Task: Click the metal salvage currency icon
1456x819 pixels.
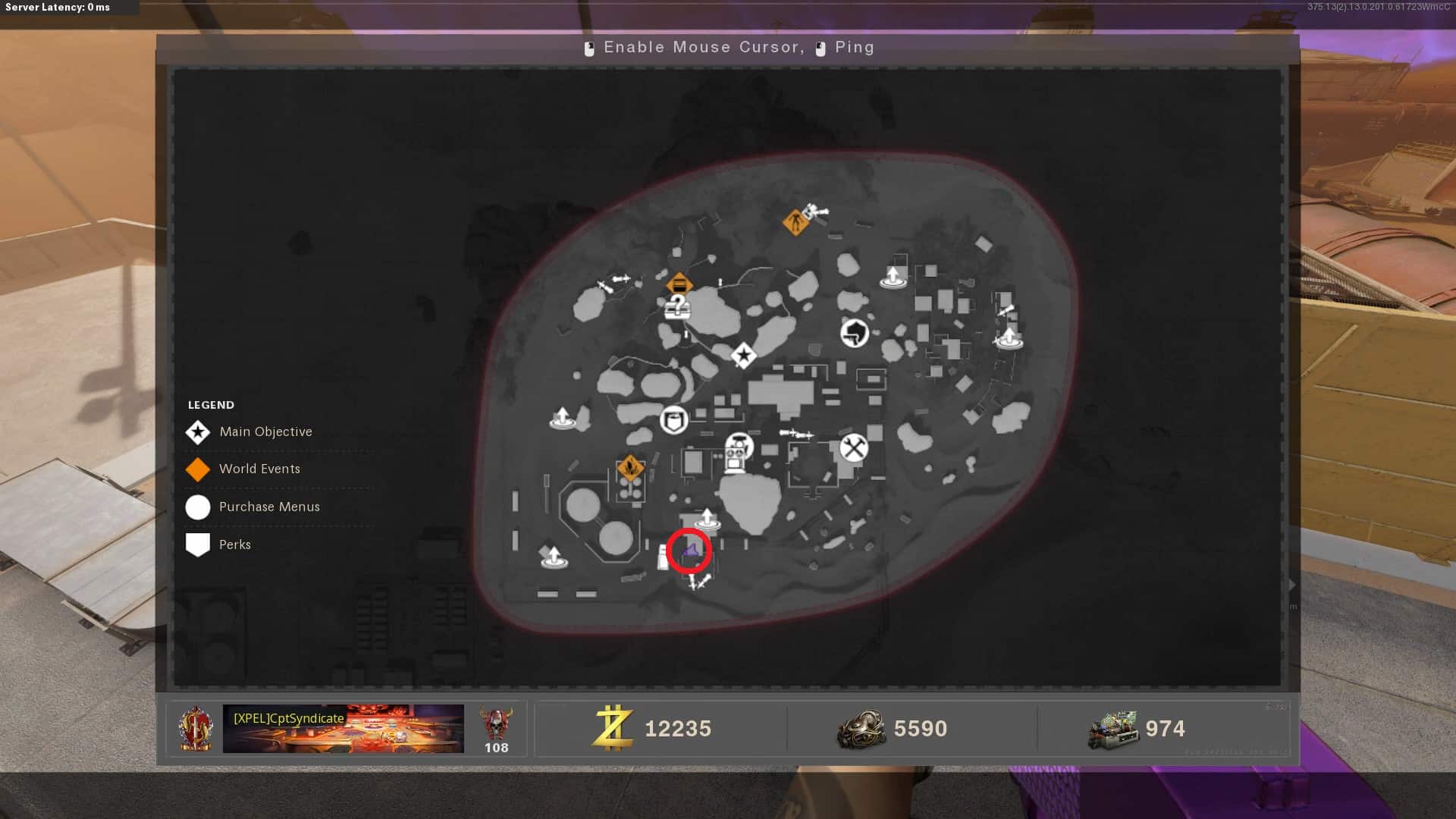Action: click(861, 729)
